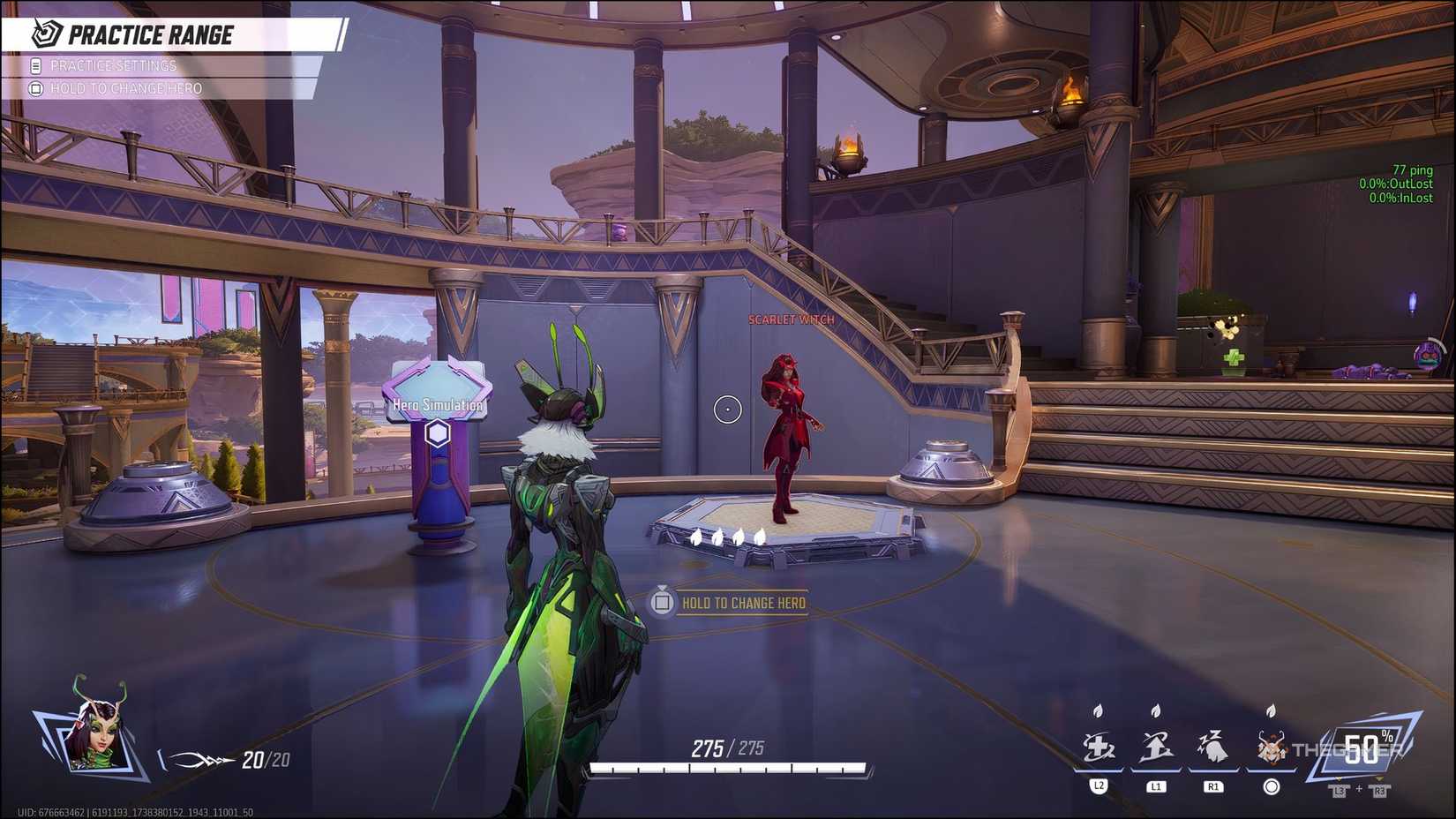Image resolution: width=1456 pixels, height=819 pixels.
Task: Click the crosshair reticle at screen center
Action: (x=726, y=410)
